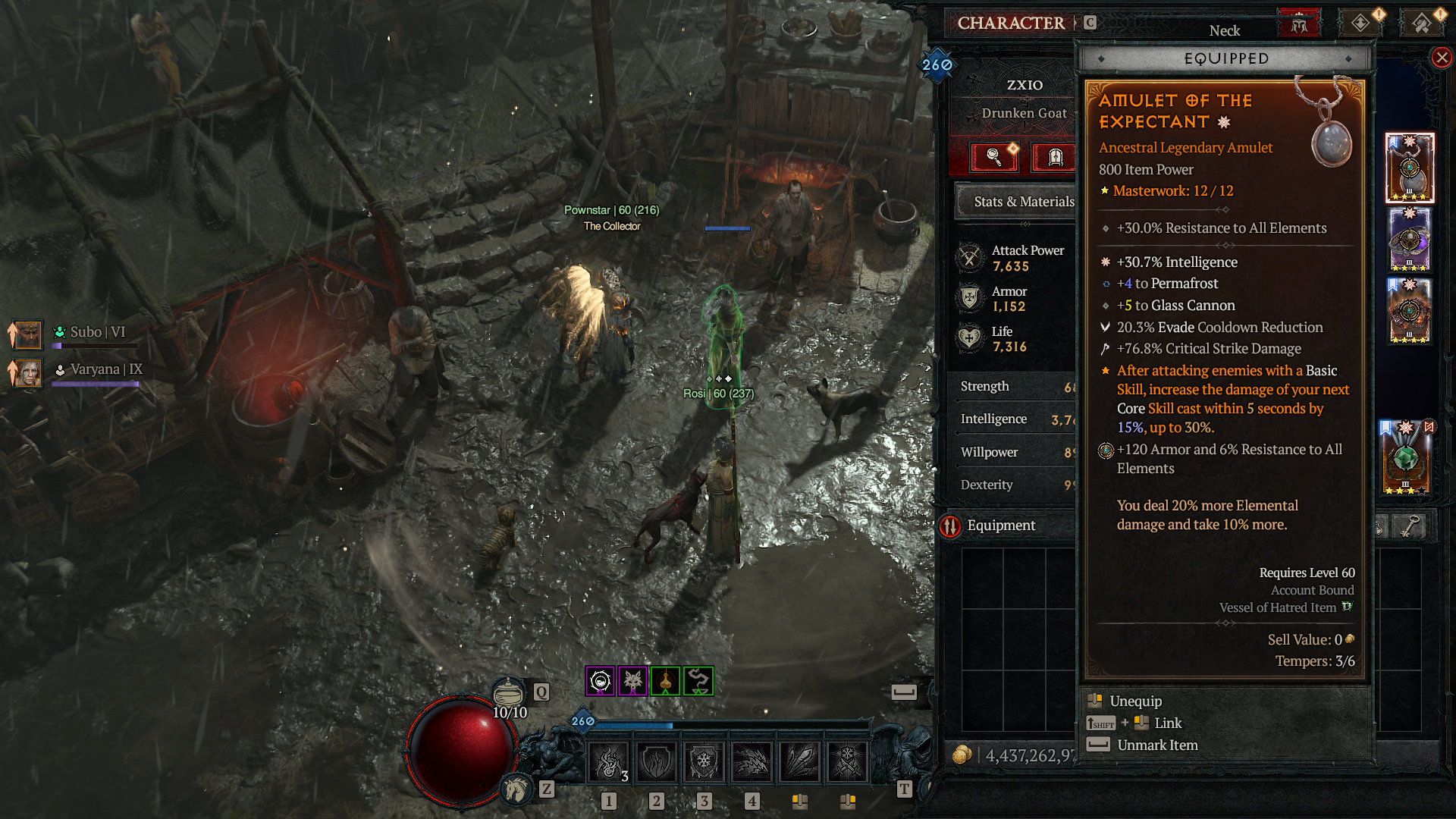This screenshot has height=819, width=1456.
Task: Select the key inventory tab
Action: tap(1408, 526)
